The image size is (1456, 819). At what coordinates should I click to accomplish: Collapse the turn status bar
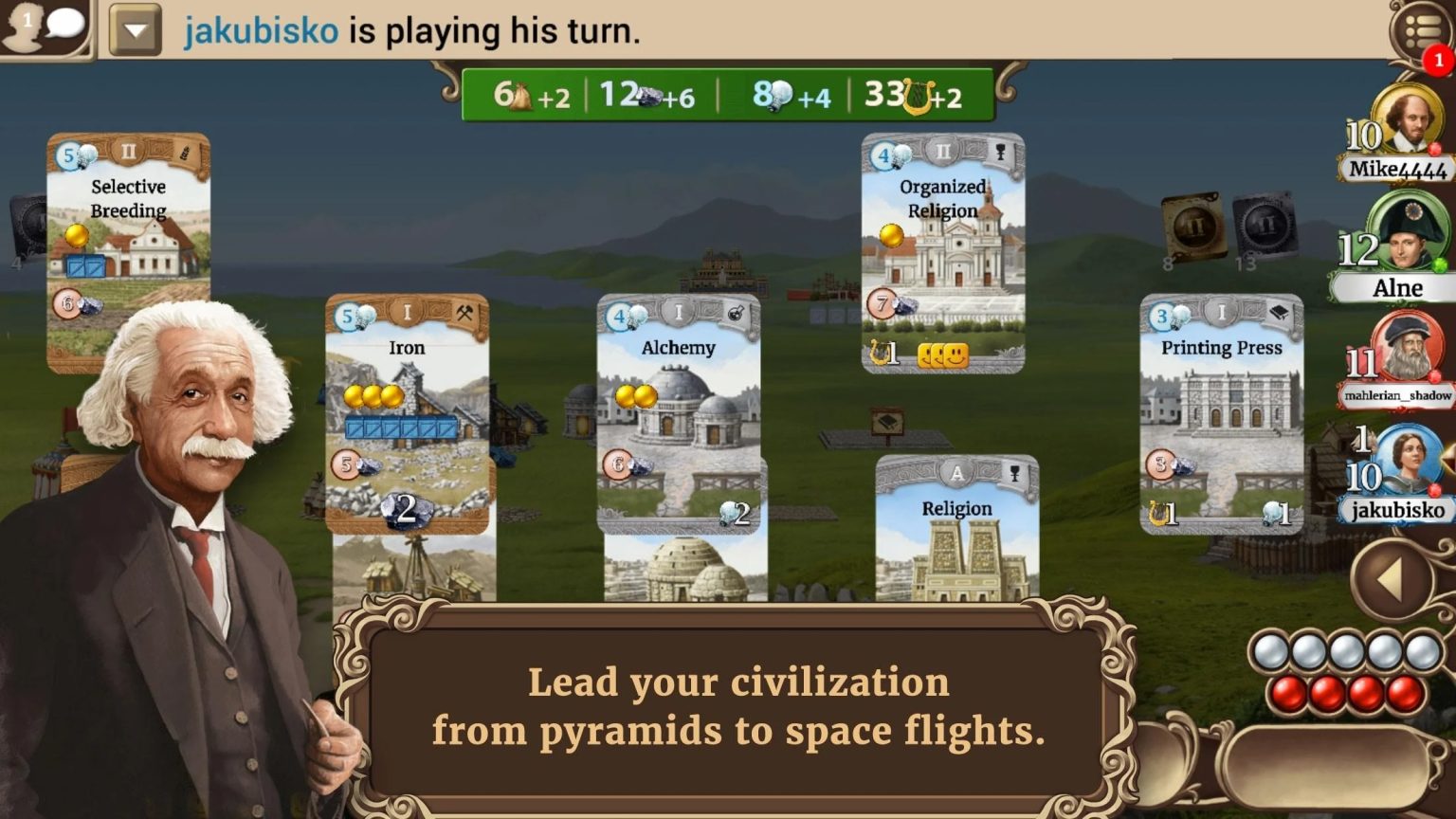coord(134,28)
